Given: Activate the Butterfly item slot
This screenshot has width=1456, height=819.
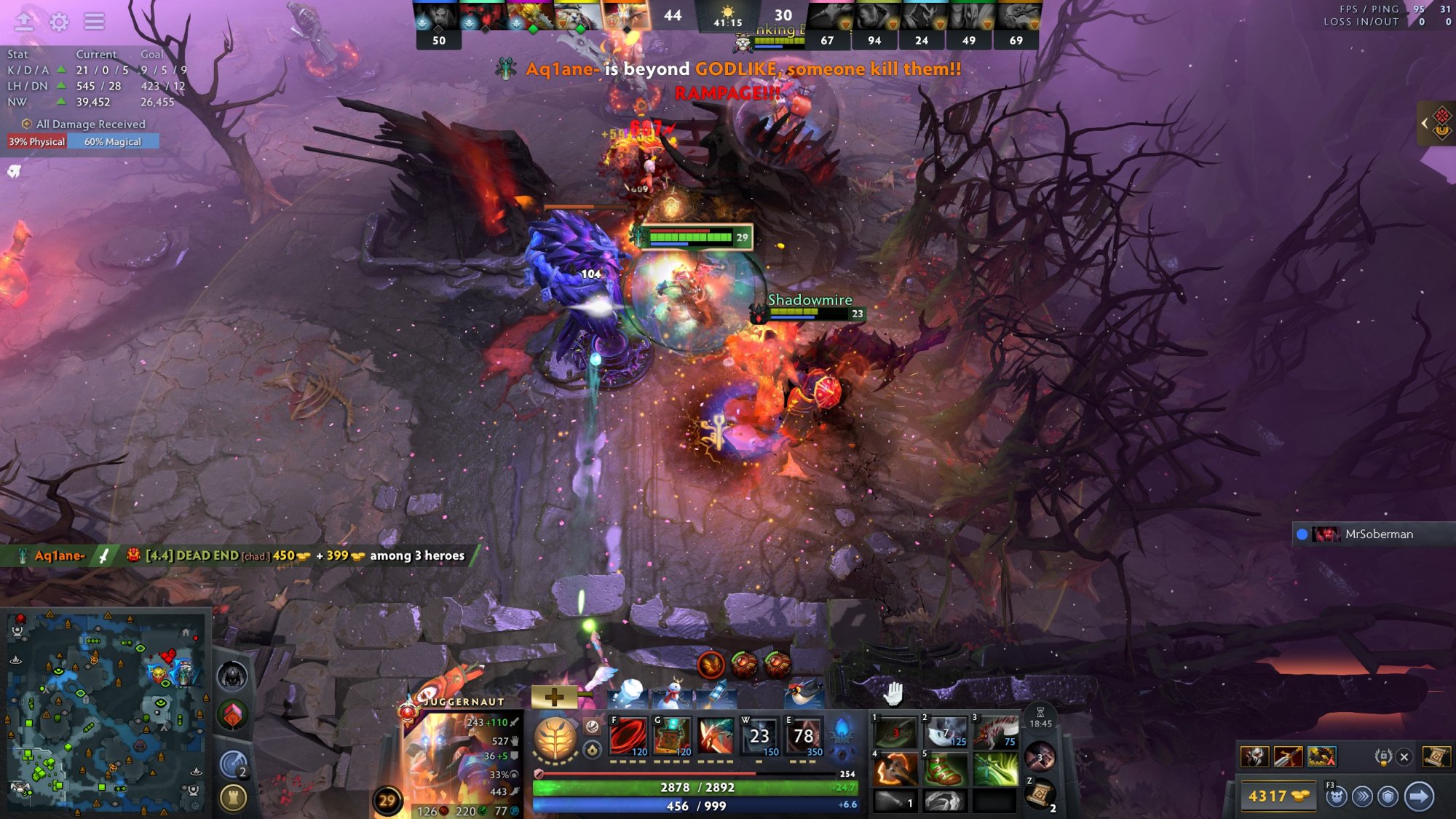Looking at the screenshot, I should [x=994, y=769].
